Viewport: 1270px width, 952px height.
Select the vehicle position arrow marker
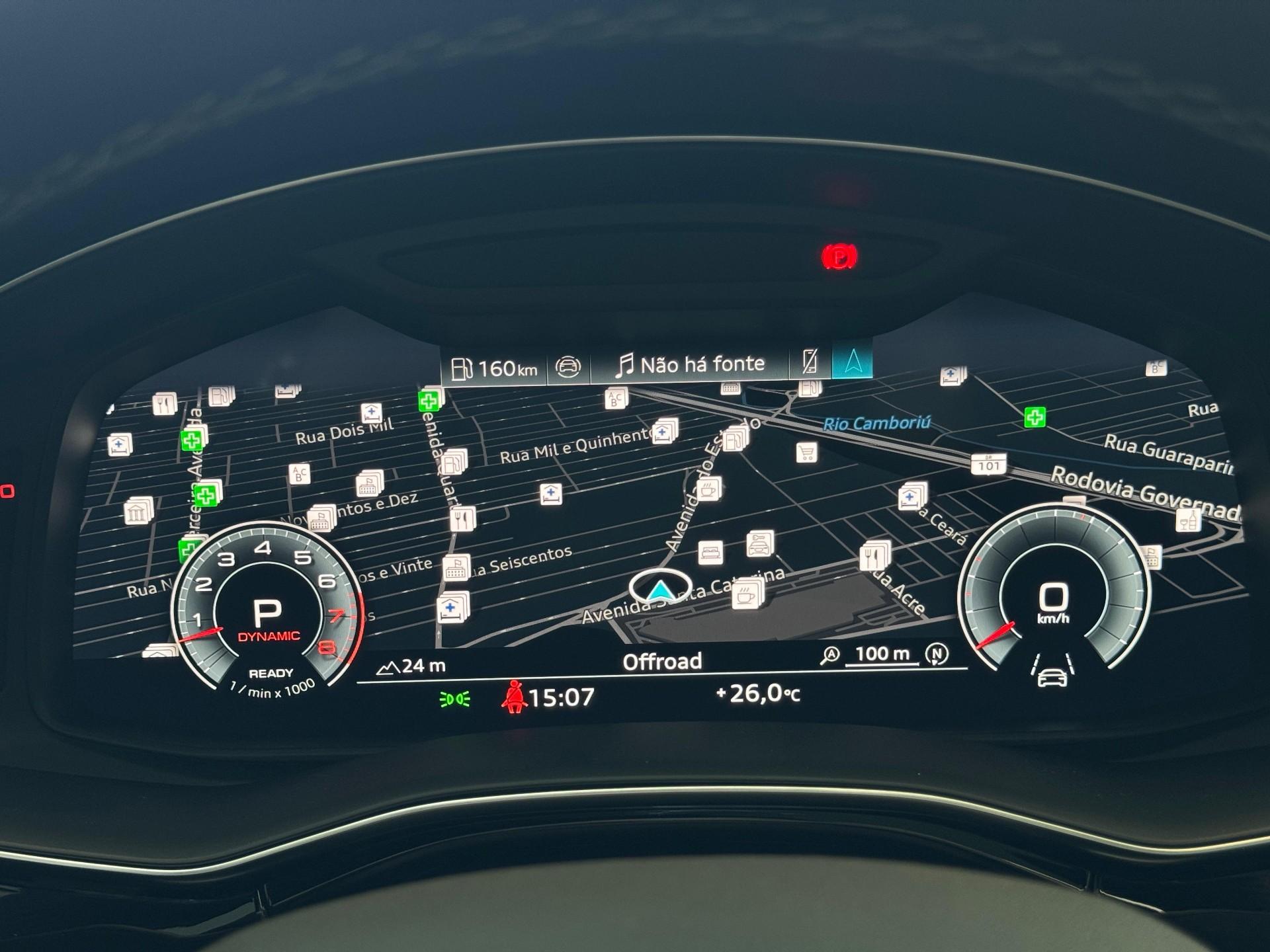coord(659,588)
